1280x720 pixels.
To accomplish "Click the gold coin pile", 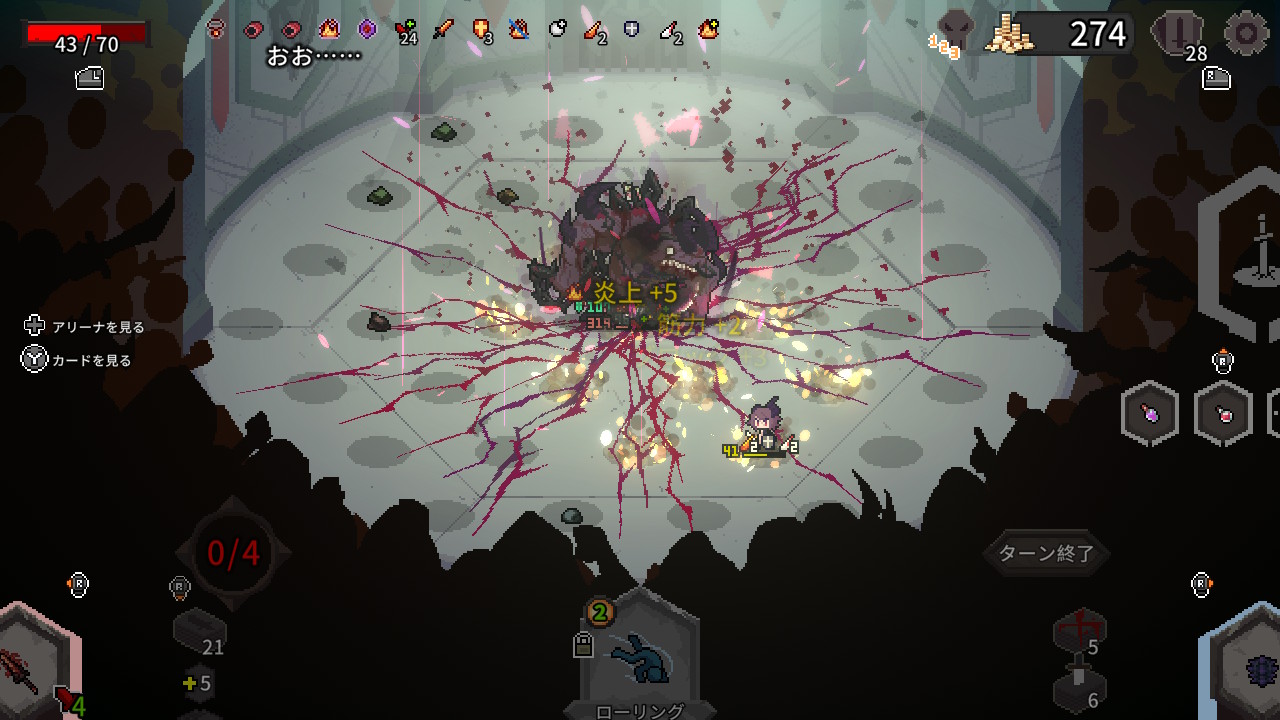I will click(x=1008, y=35).
